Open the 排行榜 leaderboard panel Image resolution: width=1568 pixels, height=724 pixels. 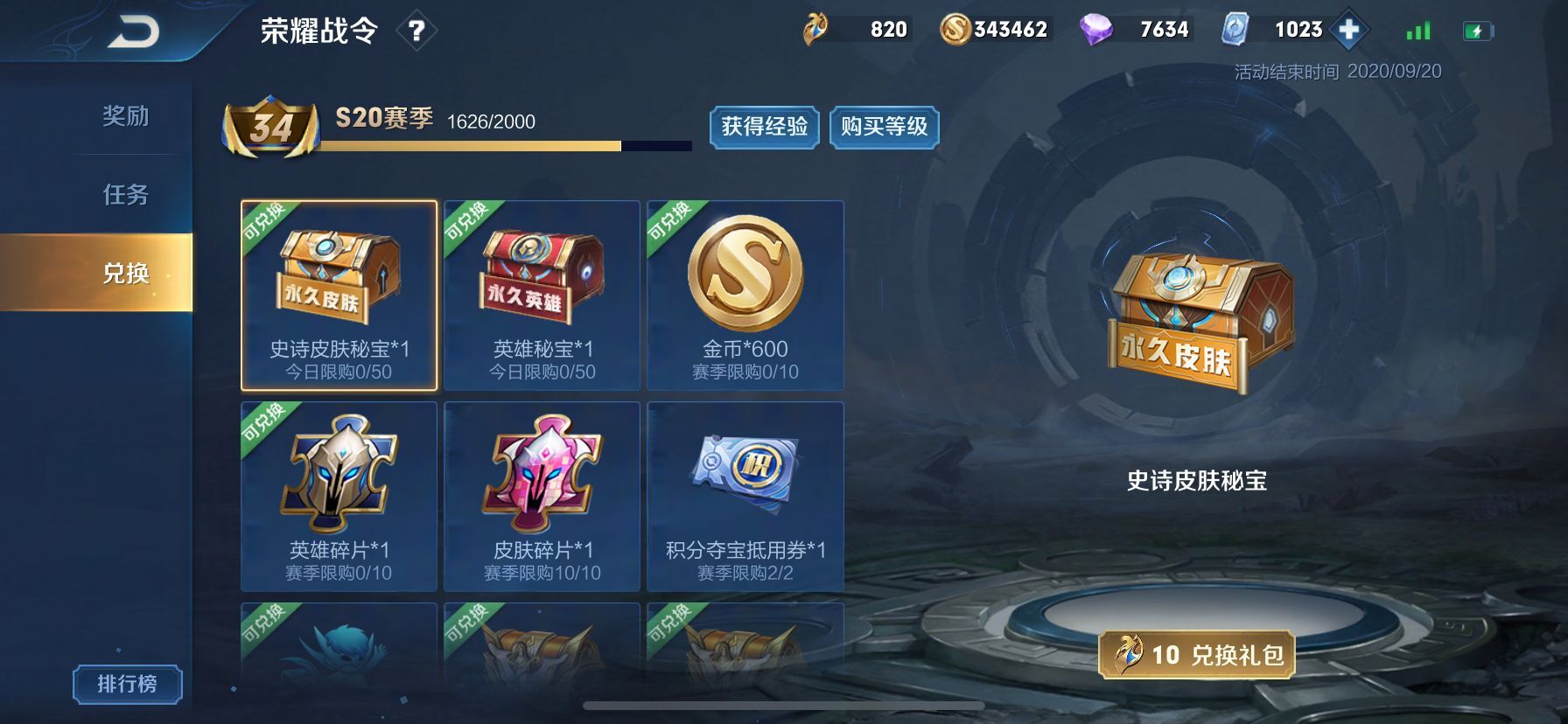pos(129,683)
